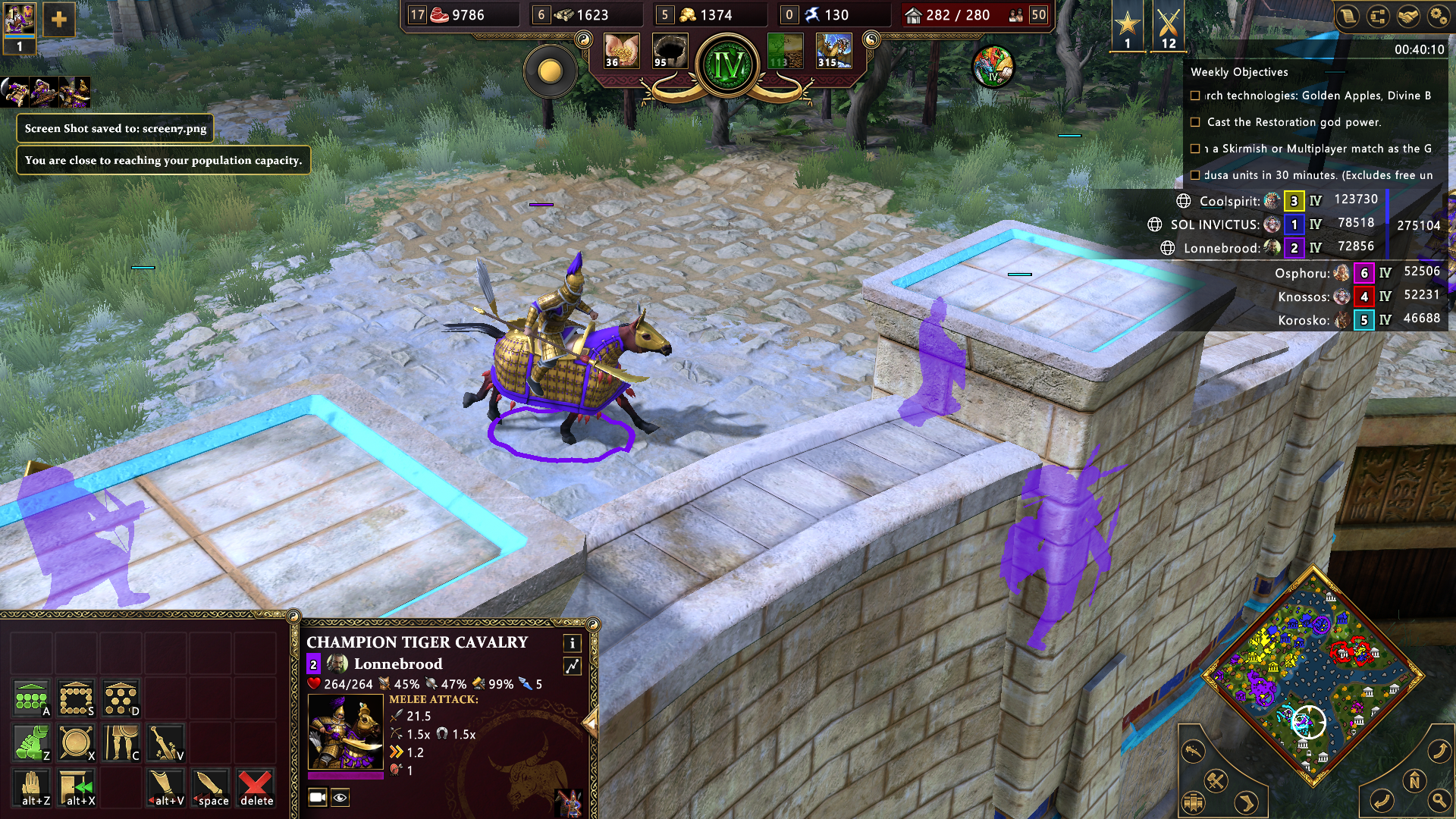This screenshot has width=1456, height=819.
Task: Click the minimap hammer-and-sword filter button
Action: [x=1216, y=780]
